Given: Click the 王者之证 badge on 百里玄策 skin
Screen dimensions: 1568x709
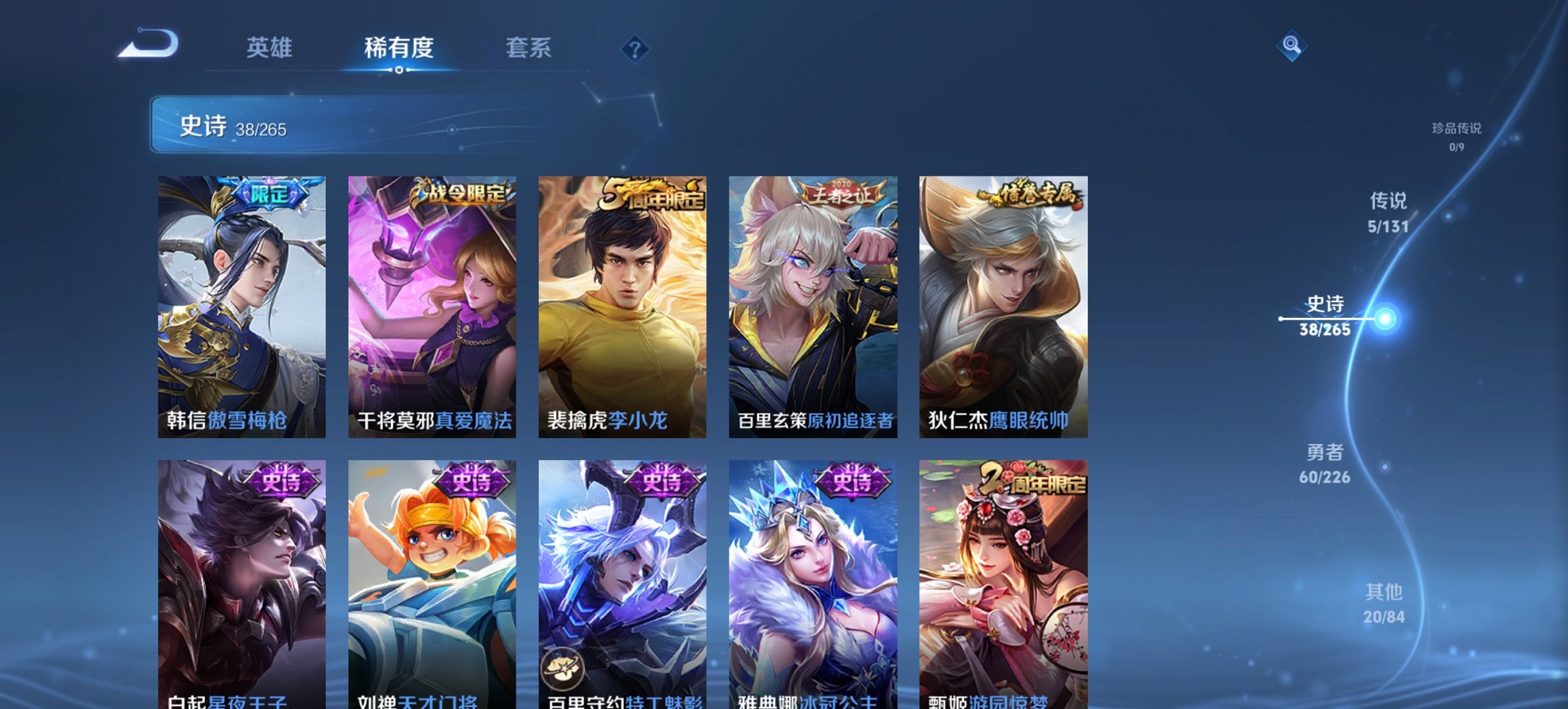Looking at the screenshot, I should pos(842,193).
